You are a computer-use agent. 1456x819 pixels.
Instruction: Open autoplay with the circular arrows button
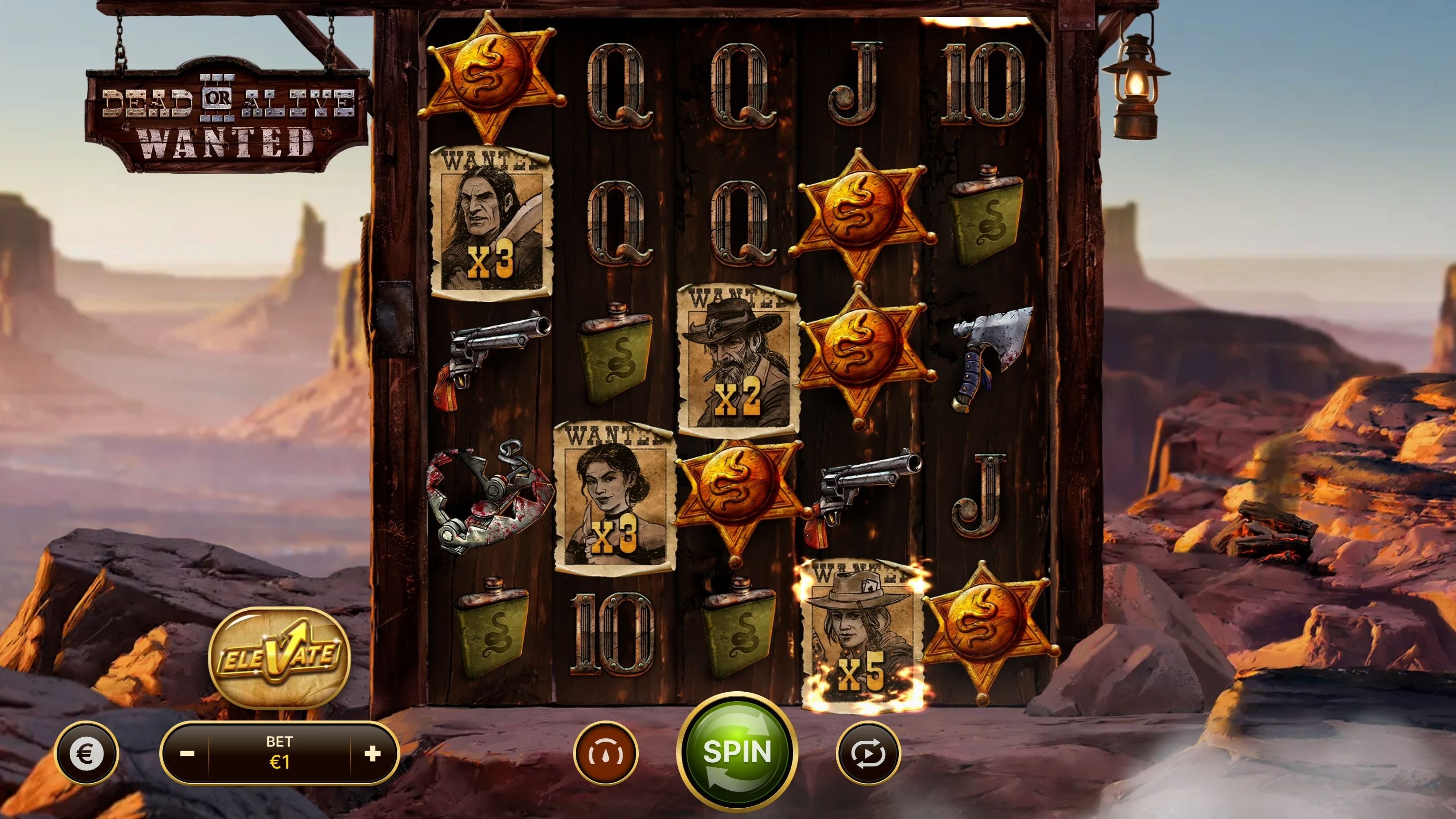pyautogui.click(x=868, y=753)
